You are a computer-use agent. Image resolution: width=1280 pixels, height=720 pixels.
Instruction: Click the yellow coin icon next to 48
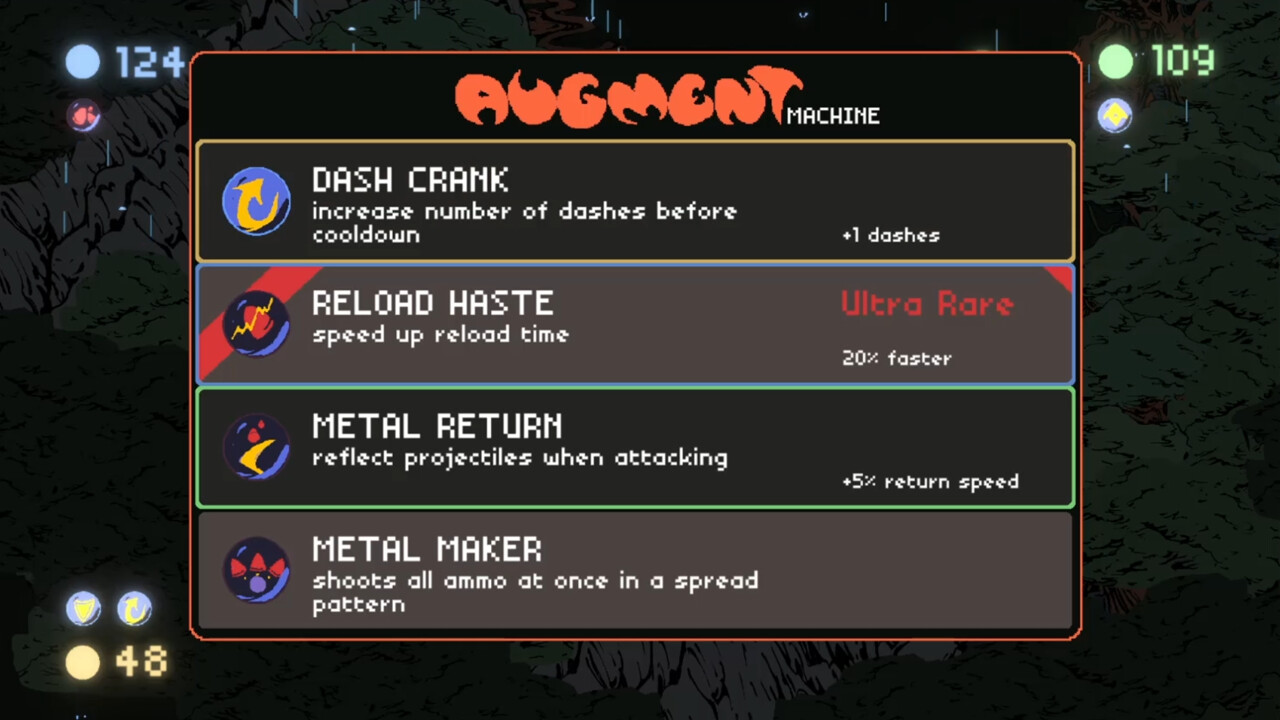82,661
